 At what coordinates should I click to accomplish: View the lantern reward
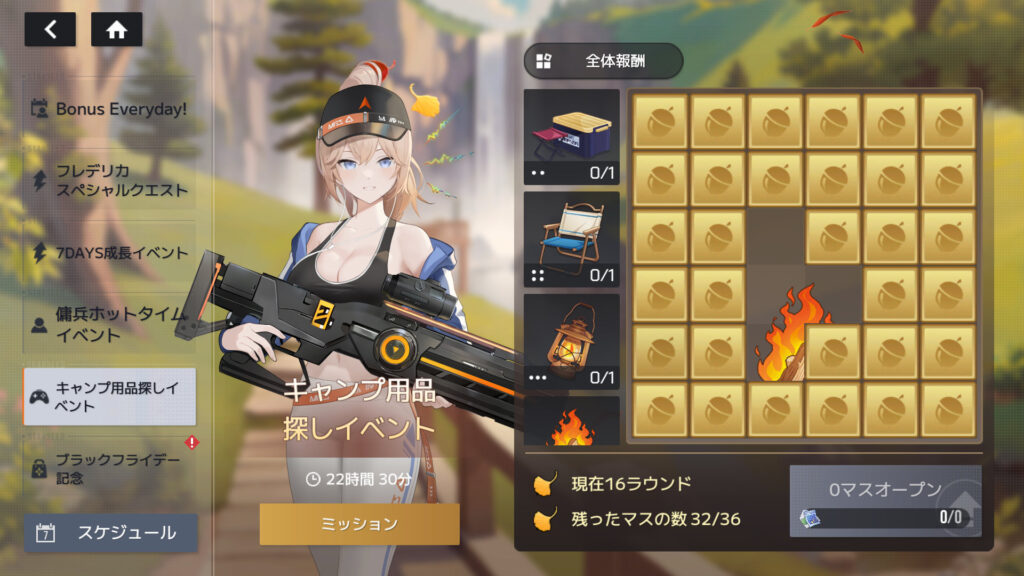coord(572,341)
